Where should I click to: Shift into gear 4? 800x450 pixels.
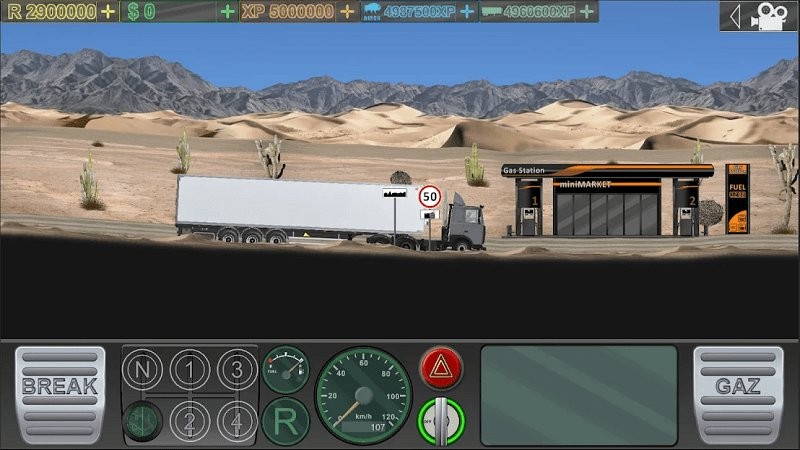point(237,420)
